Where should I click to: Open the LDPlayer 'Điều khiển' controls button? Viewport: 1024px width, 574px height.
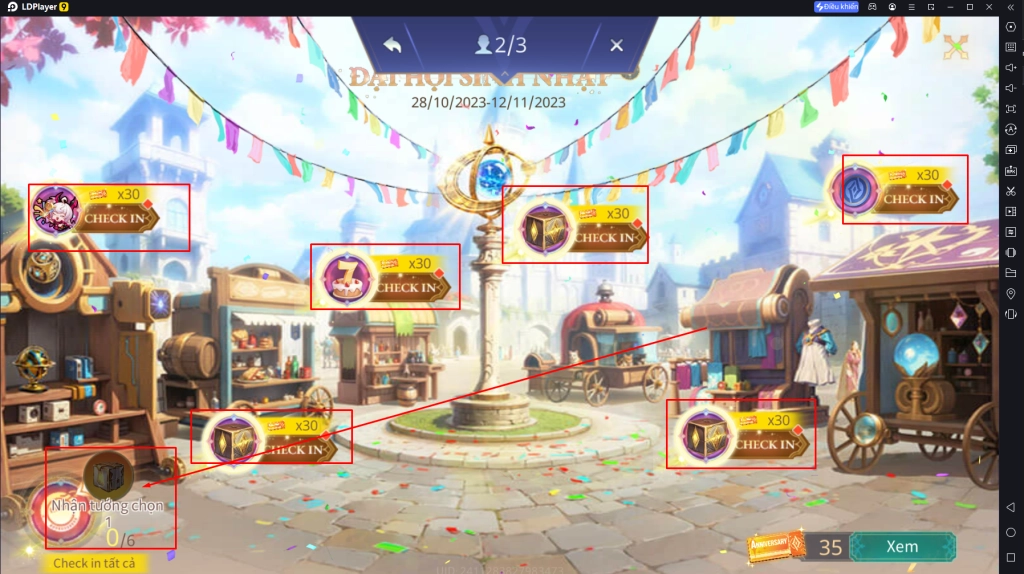click(x=836, y=7)
